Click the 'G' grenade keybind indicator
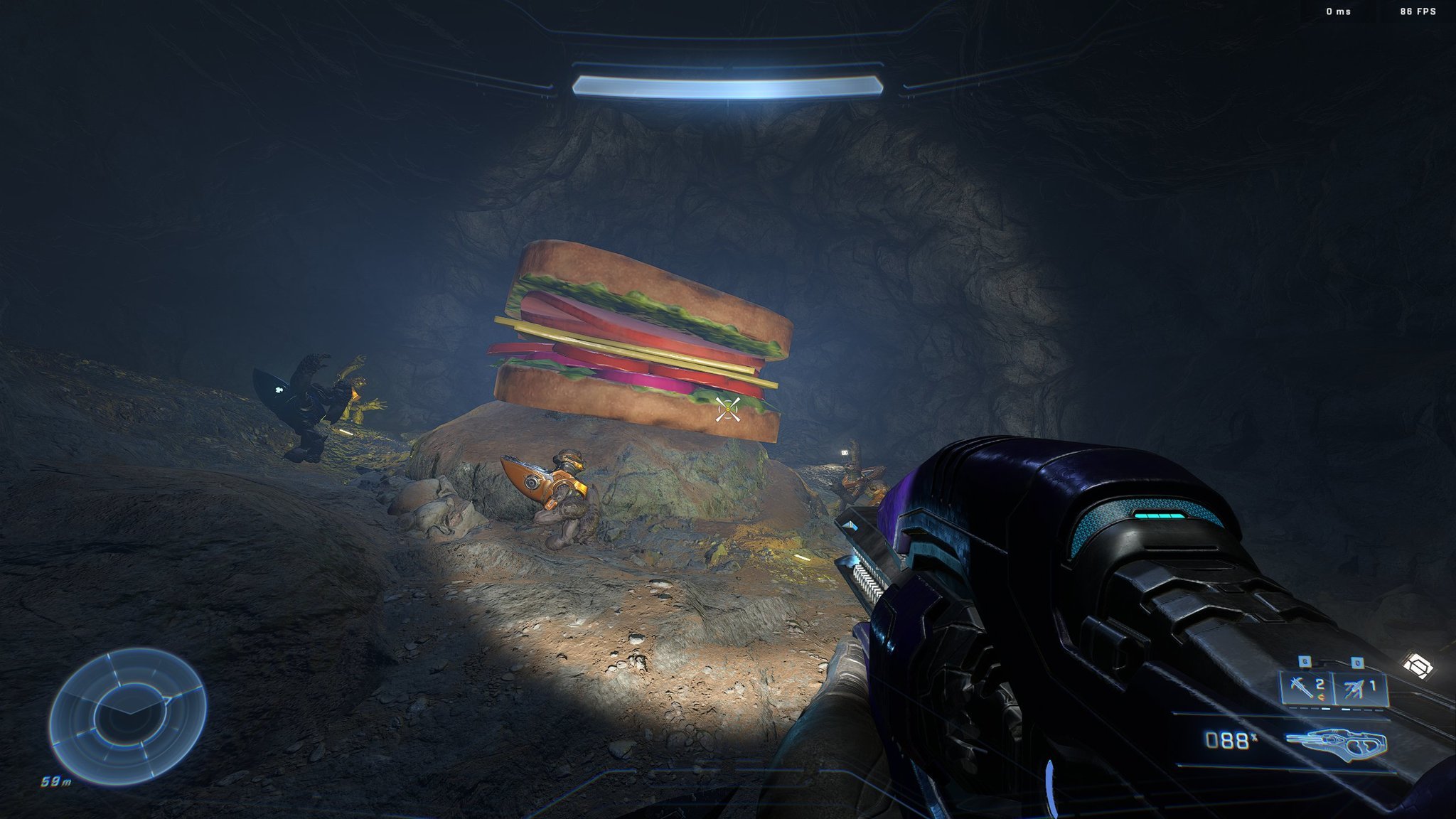 point(1305,660)
